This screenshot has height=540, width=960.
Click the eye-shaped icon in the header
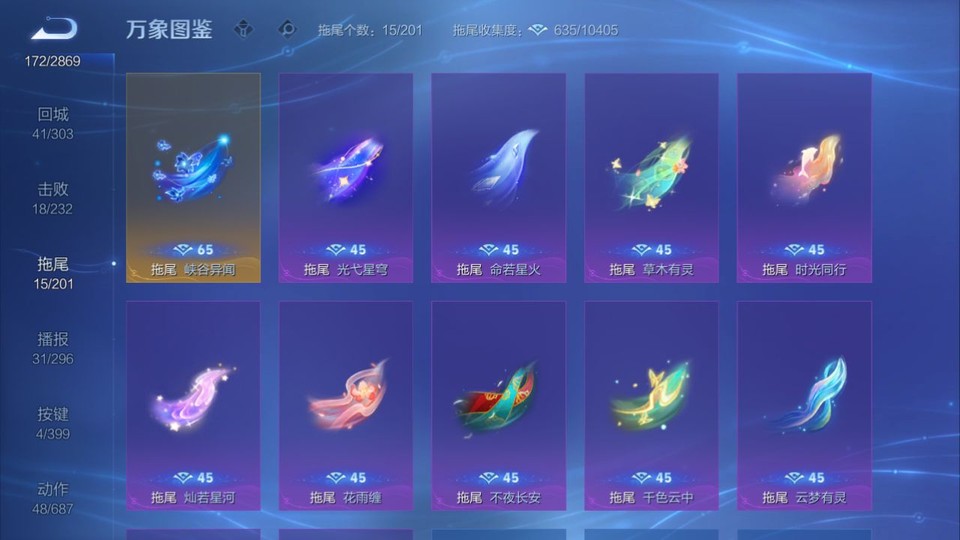[x=288, y=29]
